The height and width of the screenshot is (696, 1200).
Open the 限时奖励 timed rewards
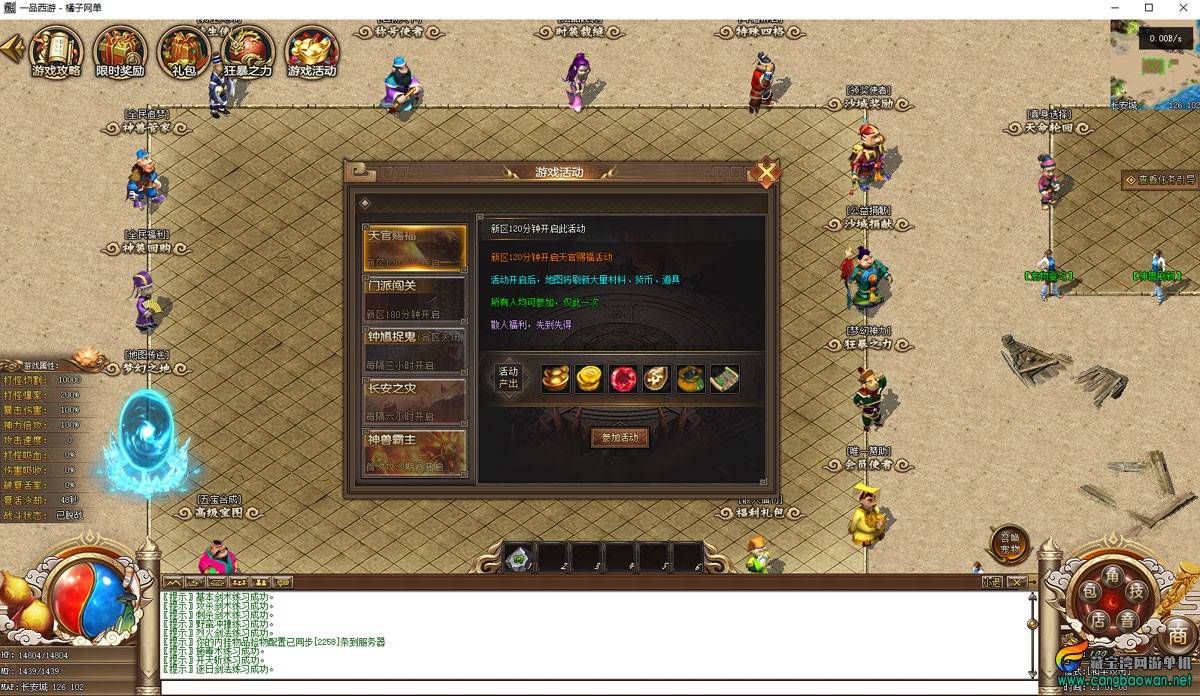pos(120,52)
